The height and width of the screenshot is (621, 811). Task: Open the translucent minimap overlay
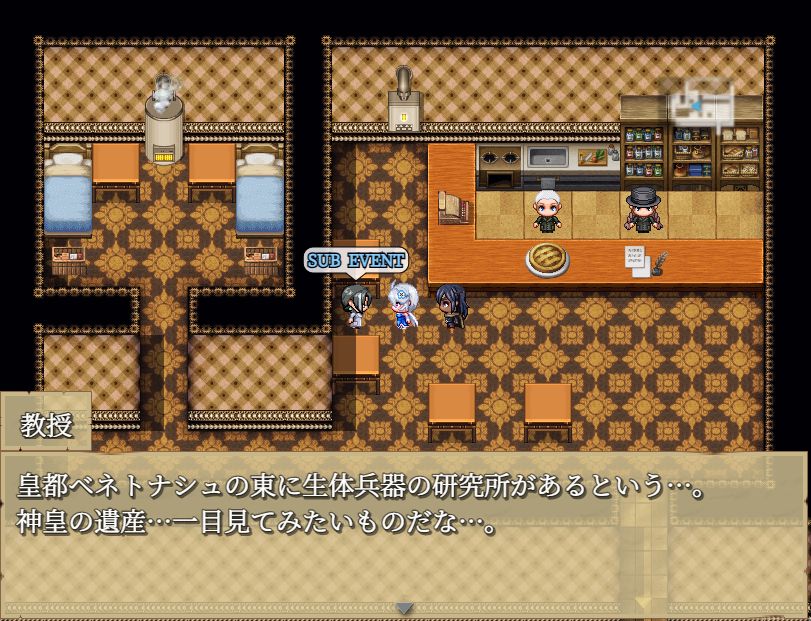tap(708, 101)
